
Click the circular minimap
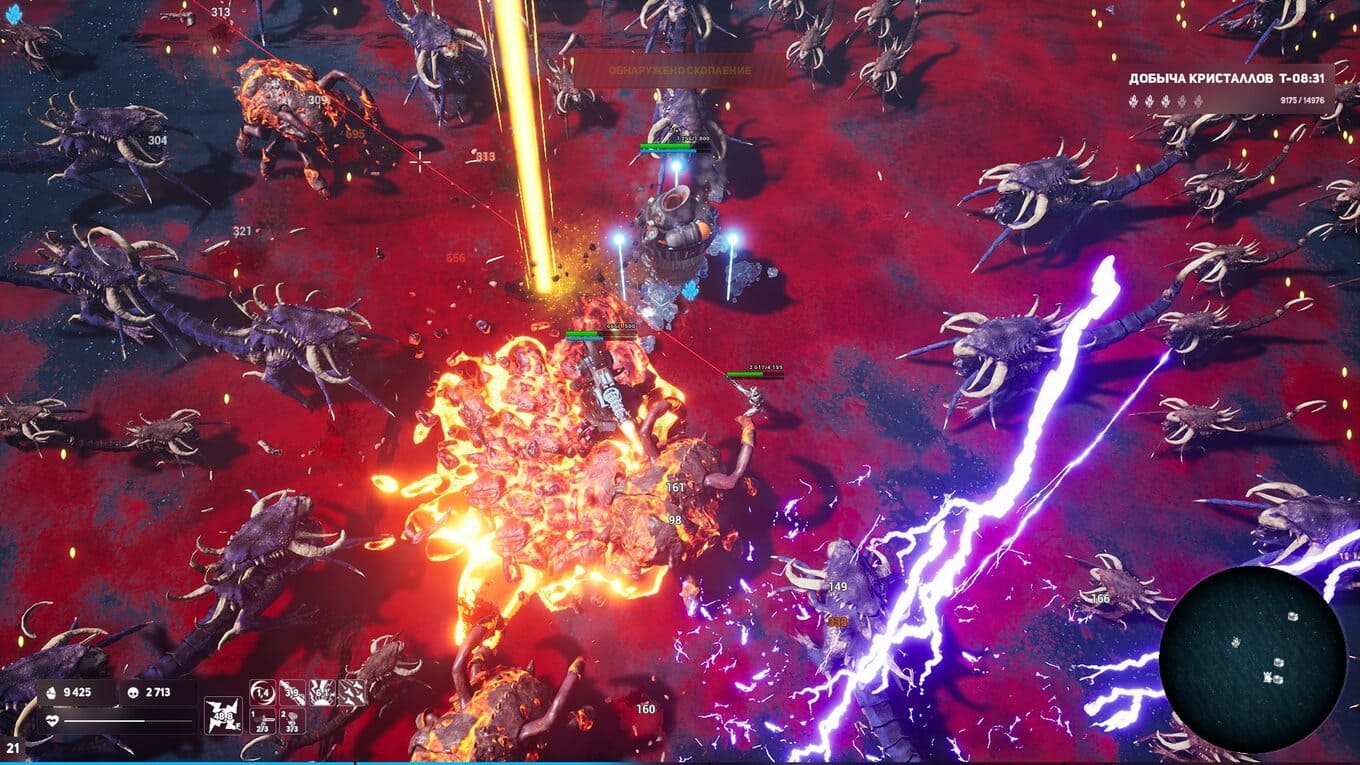[x=1252, y=660]
